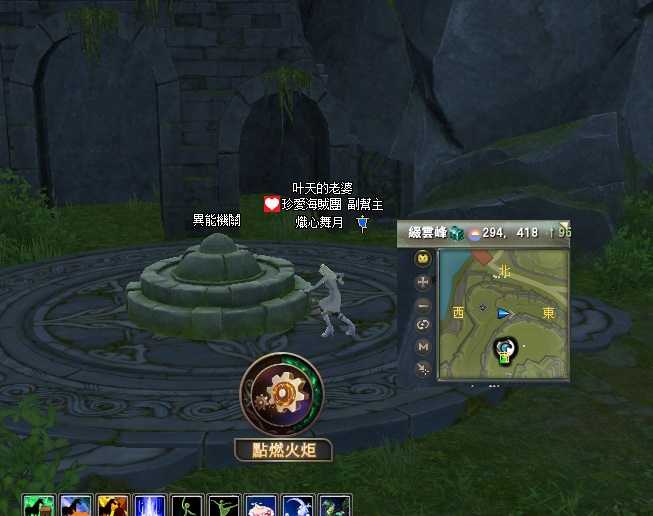Select the green horse mount hotbar slot
This screenshot has width=653, height=516.
(39, 505)
